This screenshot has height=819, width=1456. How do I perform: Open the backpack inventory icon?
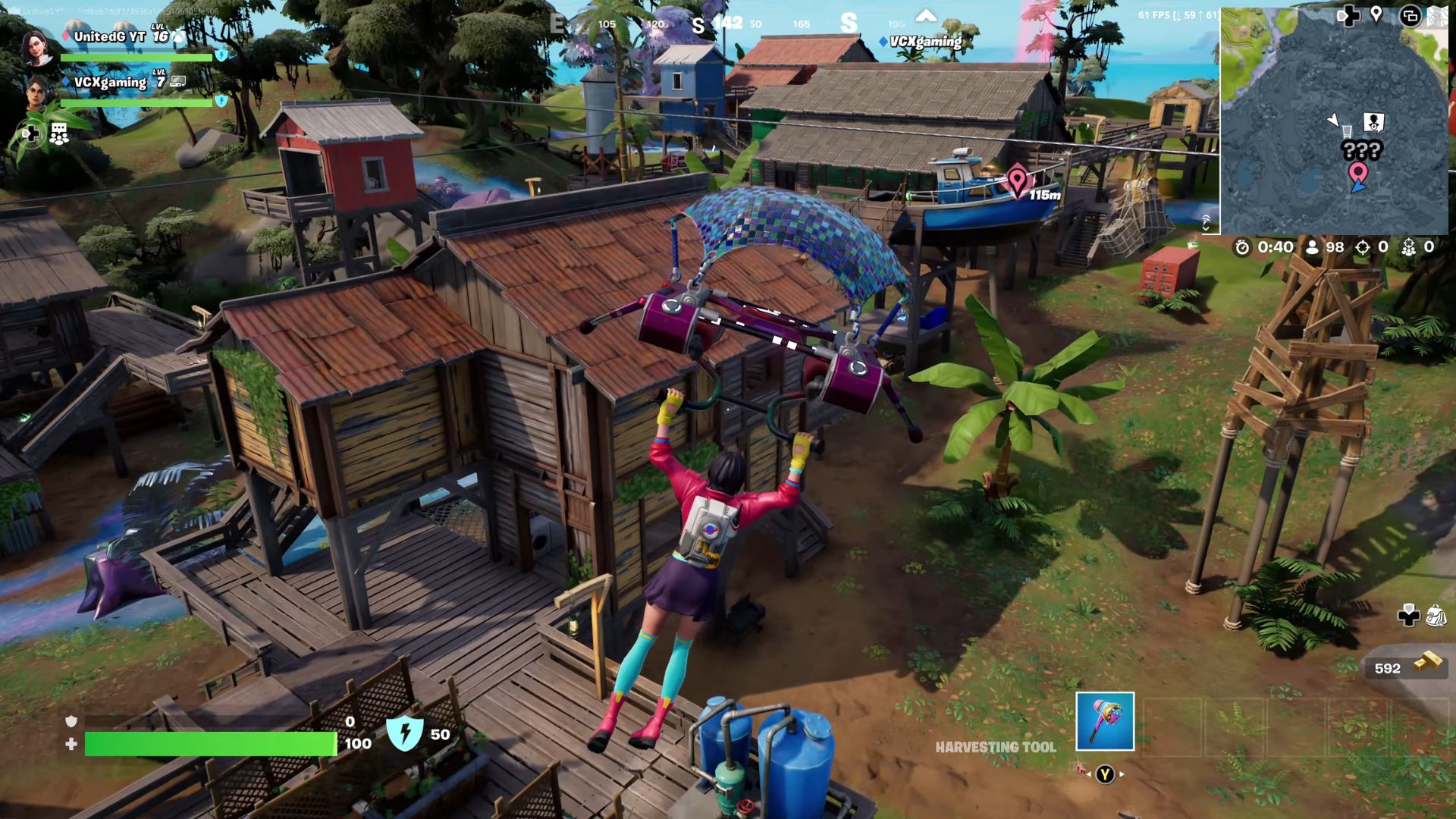click(x=1435, y=616)
